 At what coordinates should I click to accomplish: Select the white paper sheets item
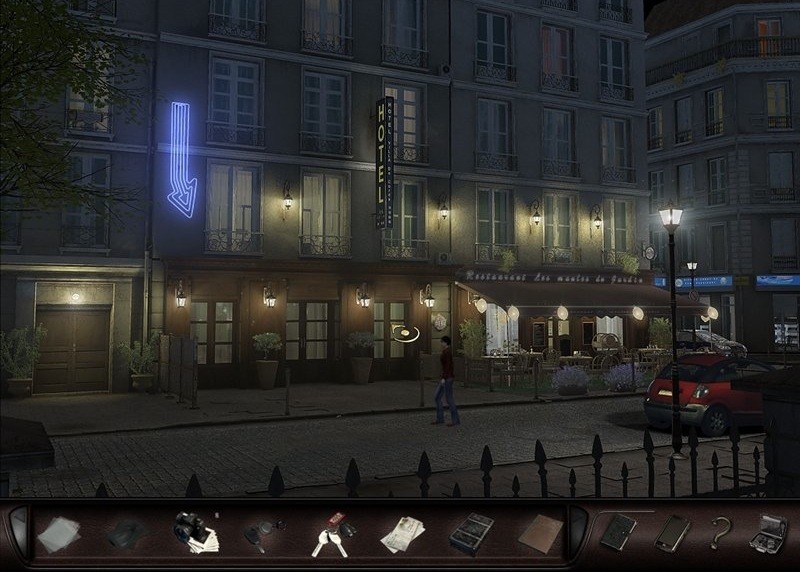coord(58,534)
